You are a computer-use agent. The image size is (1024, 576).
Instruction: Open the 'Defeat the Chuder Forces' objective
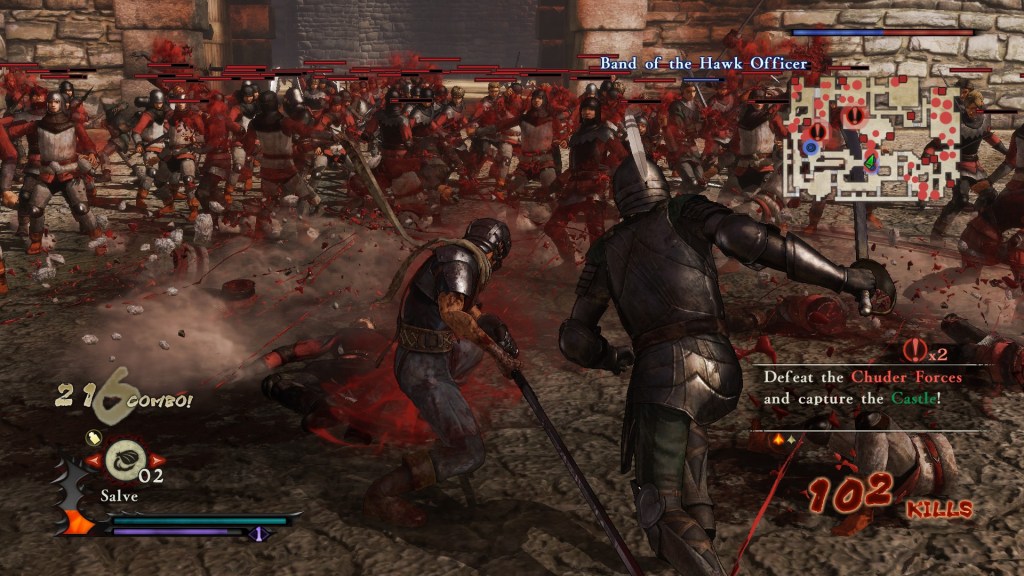click(862, 388)
